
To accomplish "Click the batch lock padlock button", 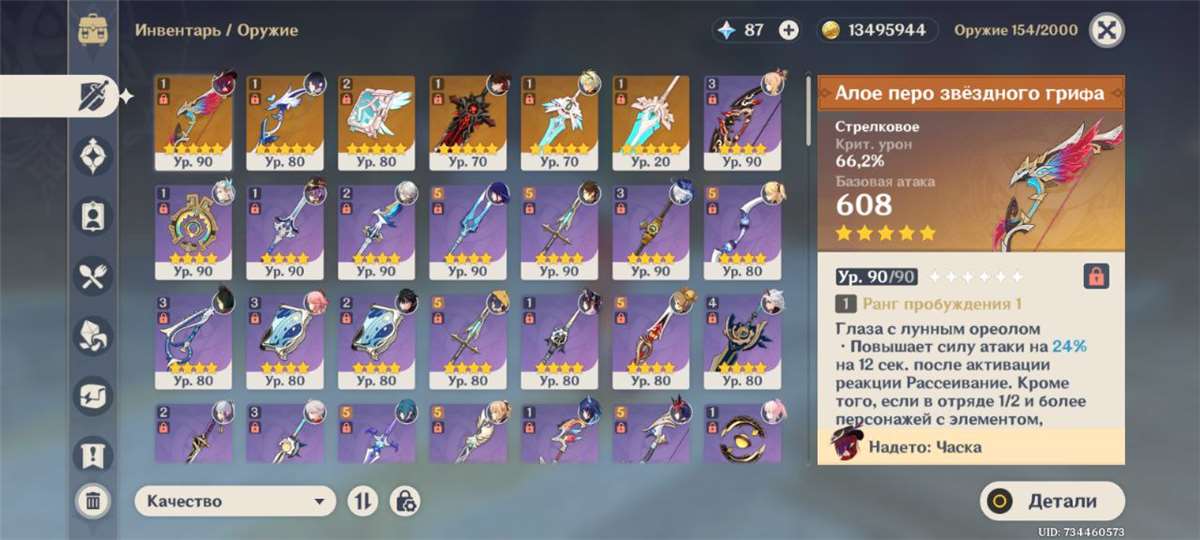I will (x=406, y=501).
